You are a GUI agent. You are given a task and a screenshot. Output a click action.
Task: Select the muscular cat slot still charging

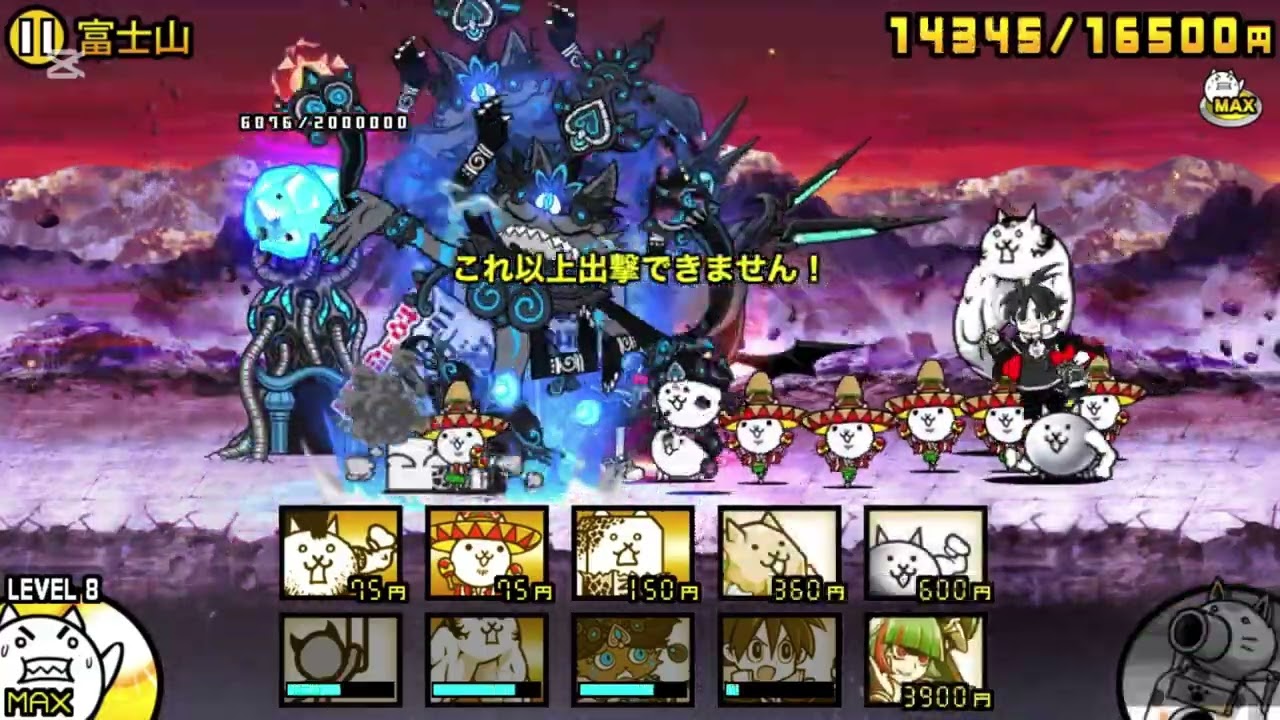coord(486,660)
